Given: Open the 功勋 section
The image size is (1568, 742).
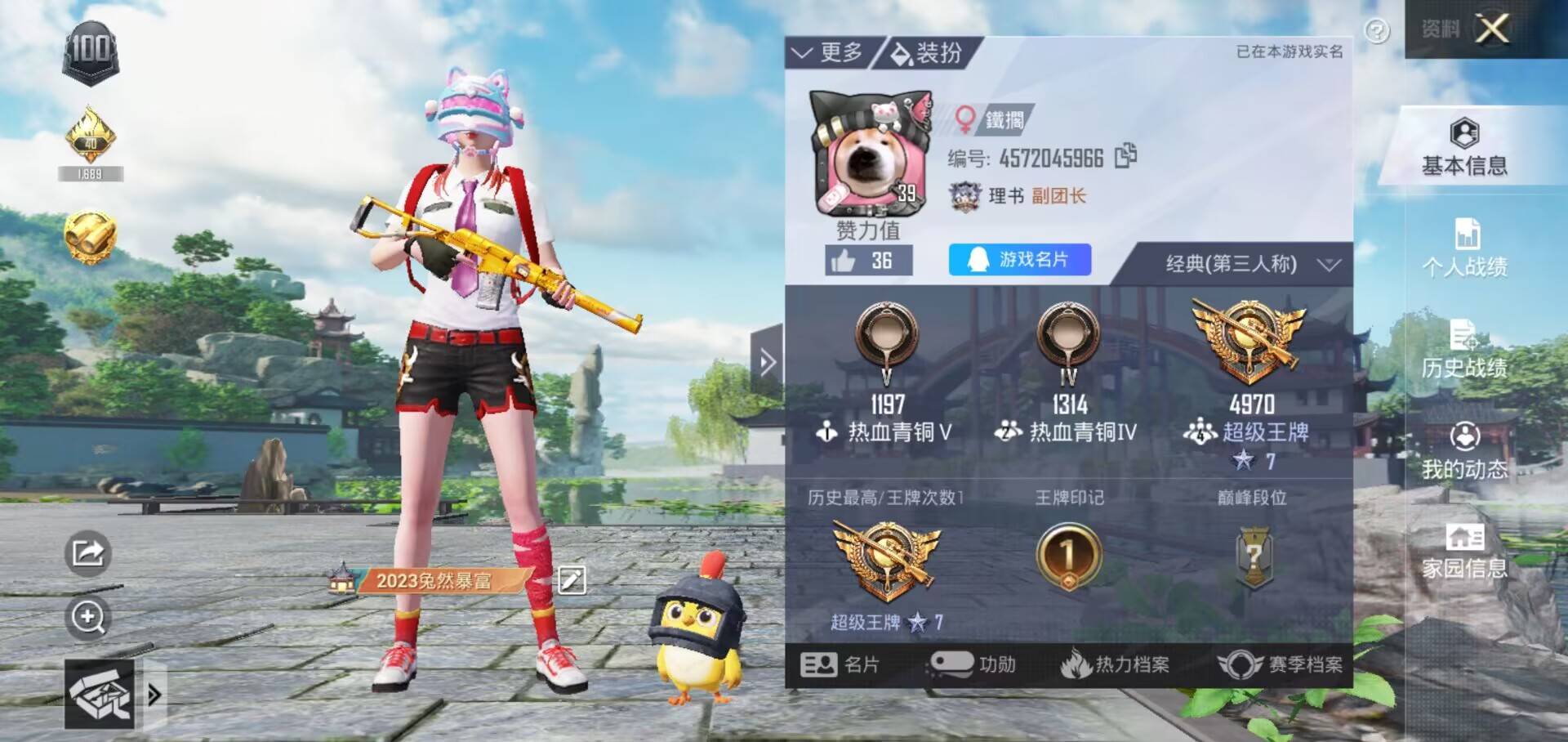Looking at the screenshot, I should (972, 664).
